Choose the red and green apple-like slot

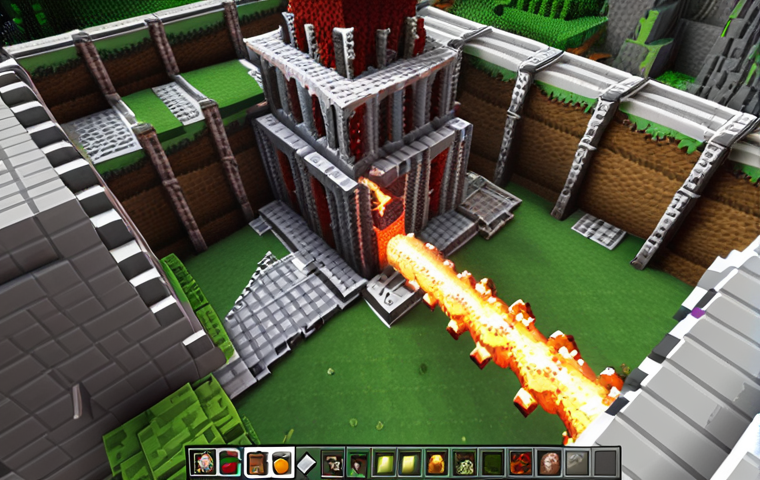(x=230, y=463)
